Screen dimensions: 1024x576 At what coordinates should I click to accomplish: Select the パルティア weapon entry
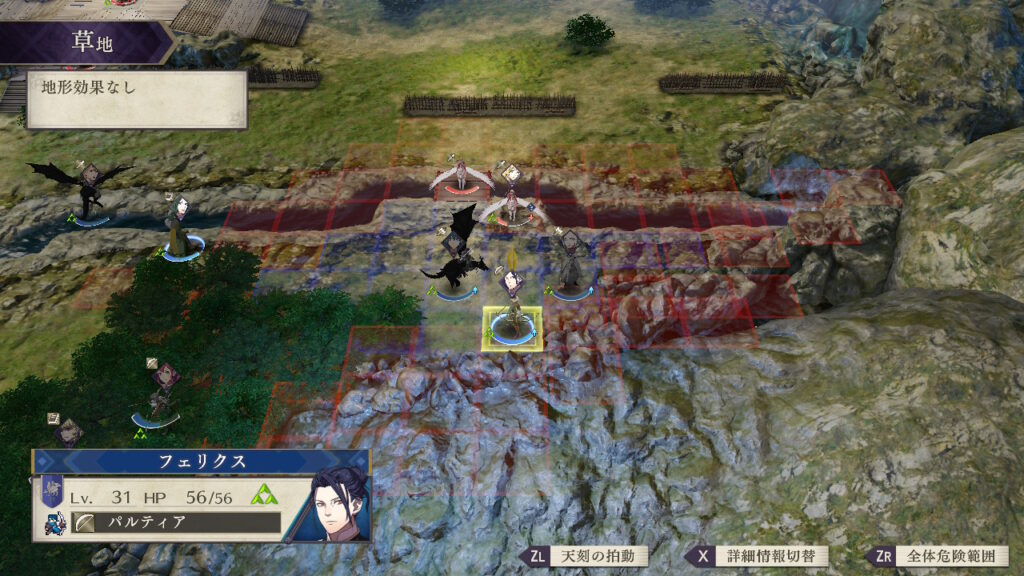point(174,523)
